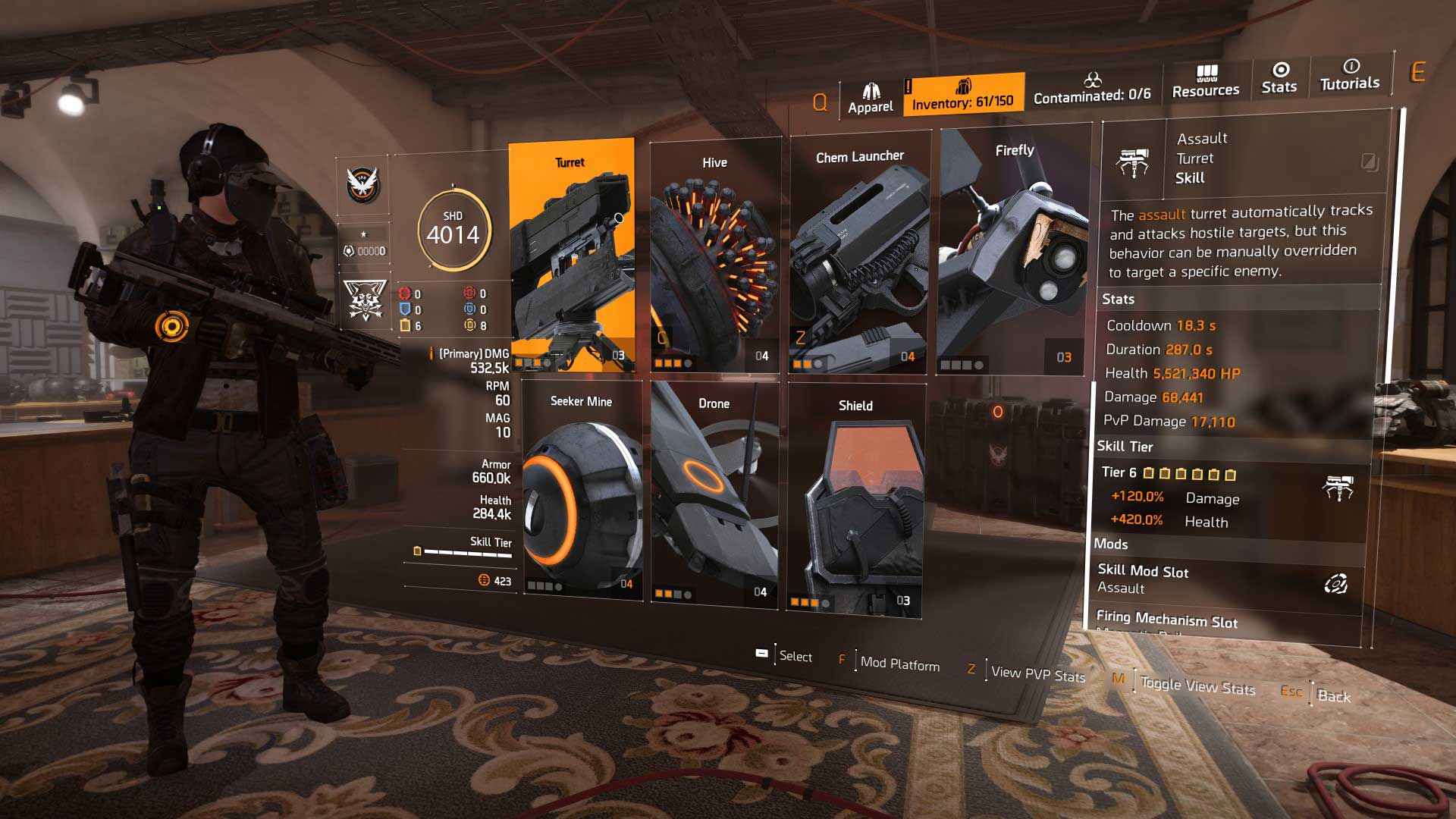
Task: Click the SHD level 4014 circle
Action: tap(453, 229)
